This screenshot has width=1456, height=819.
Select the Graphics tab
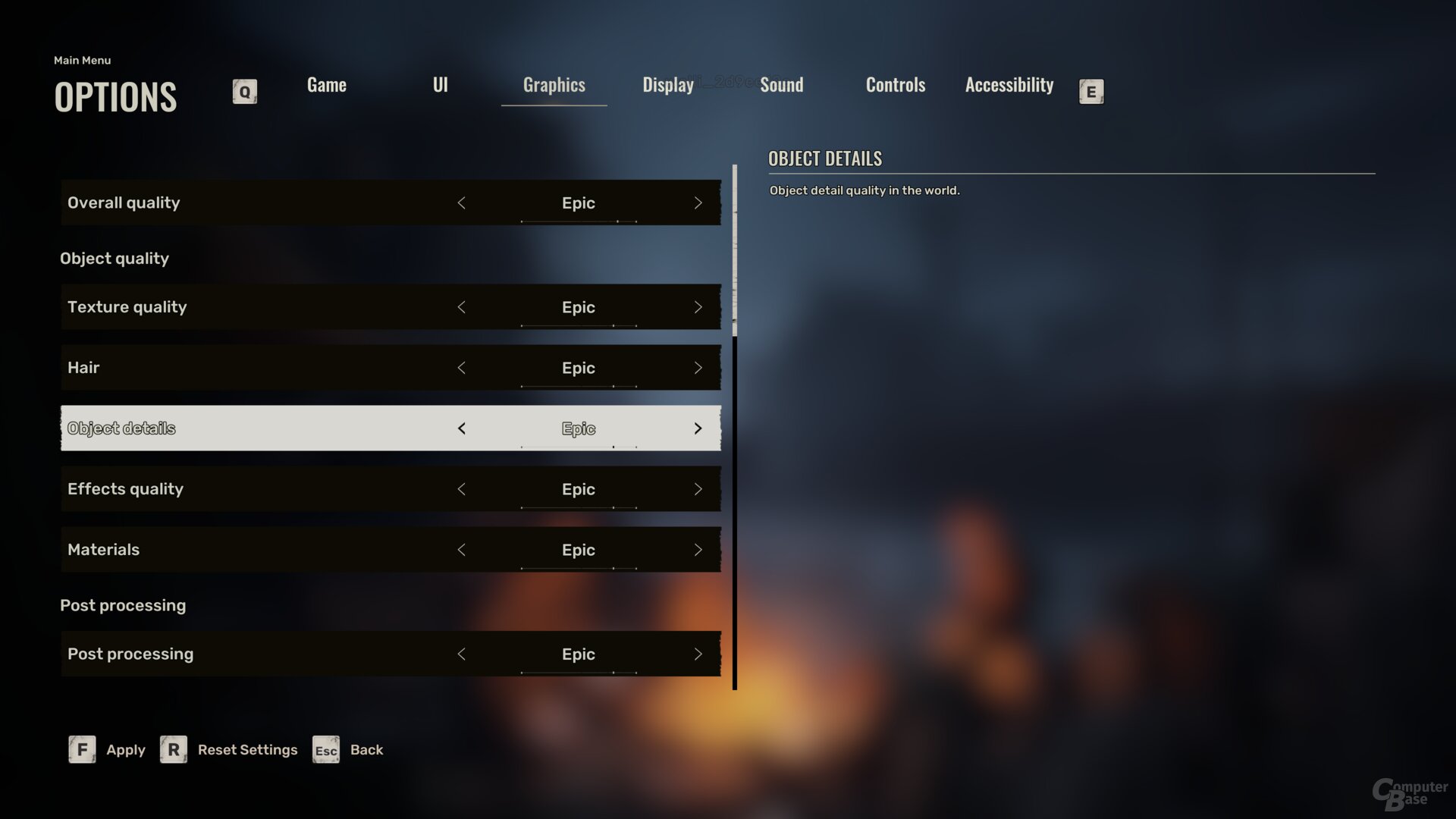(x=554, y=85)
